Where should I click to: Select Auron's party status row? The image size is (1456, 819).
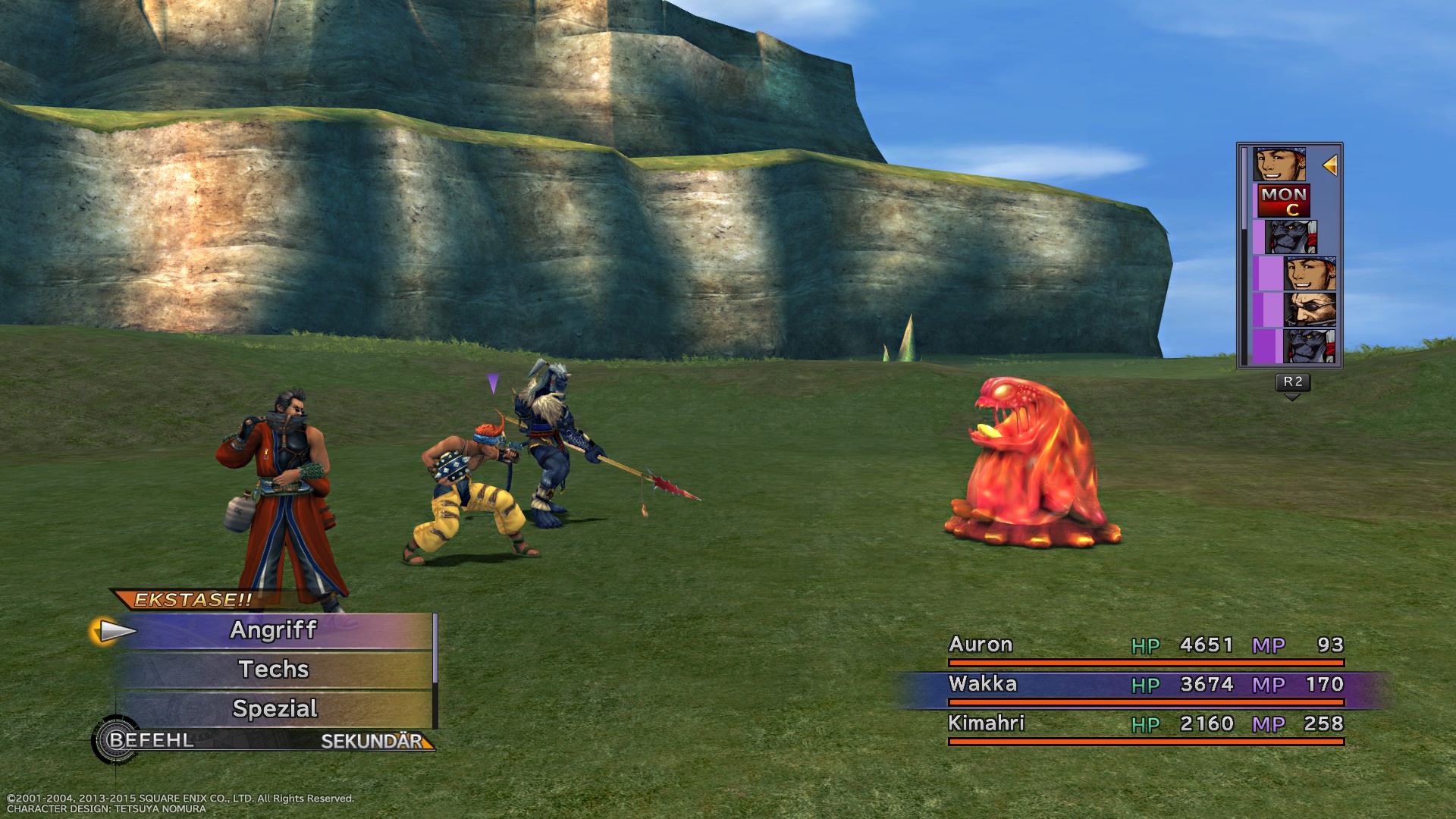click(x=1145, y=646)
